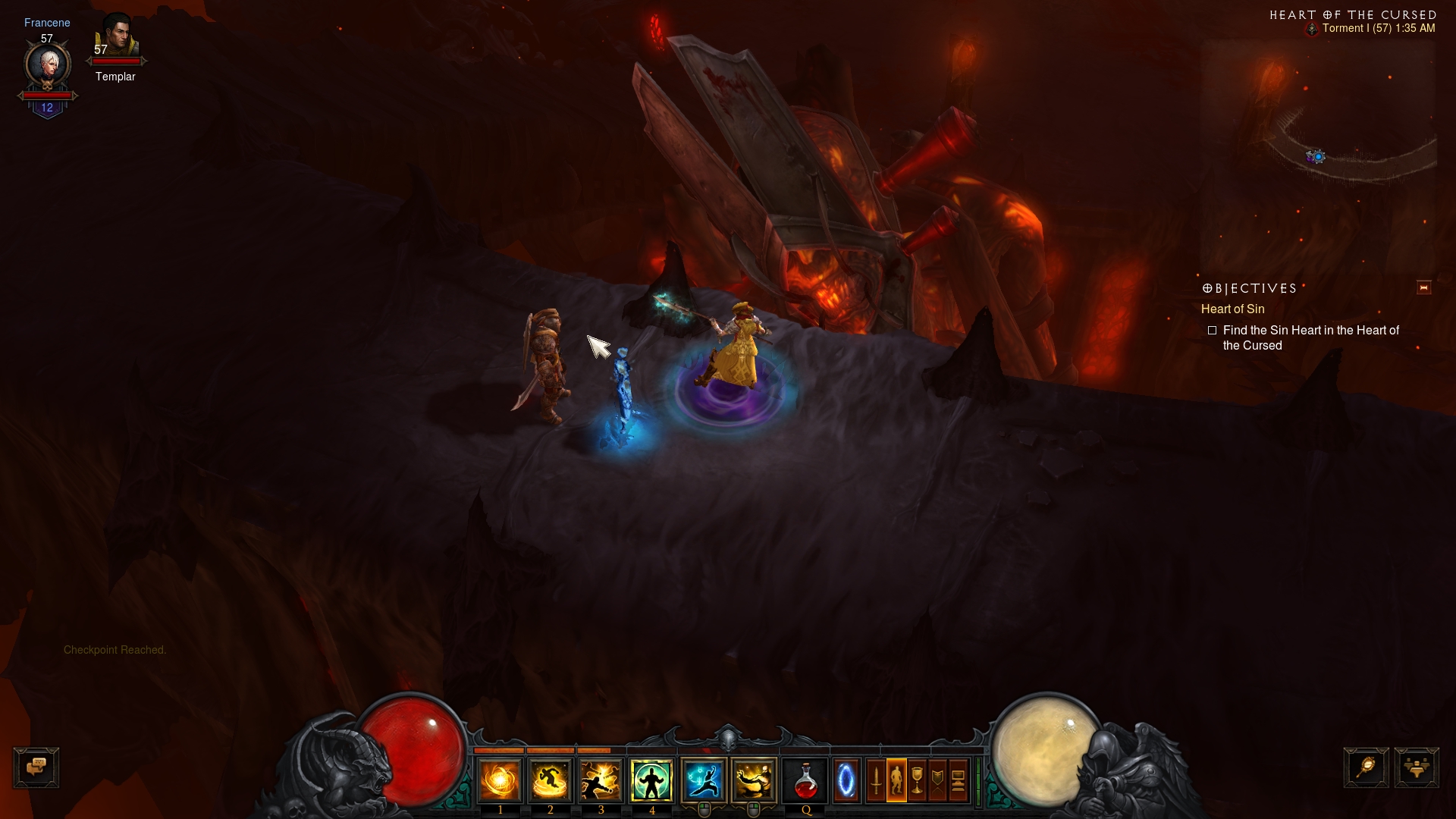This screenshot has height=819, width=1456.
Task: Select the Heart of Sin quest title
Action: click(1232, 309)
